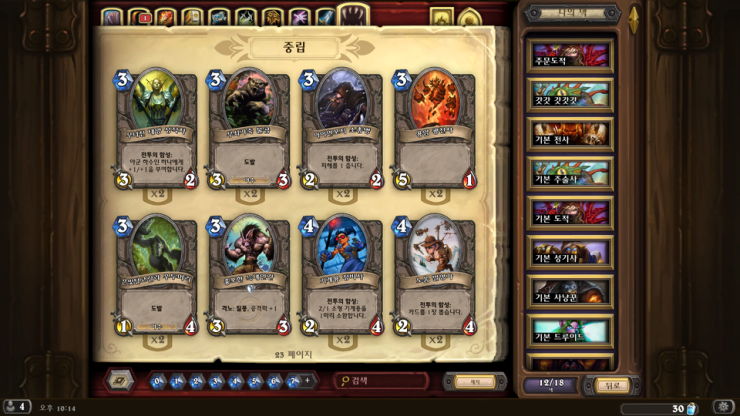Open the card set filter button
The image size is (740, 416).
(x=121, y=381)
